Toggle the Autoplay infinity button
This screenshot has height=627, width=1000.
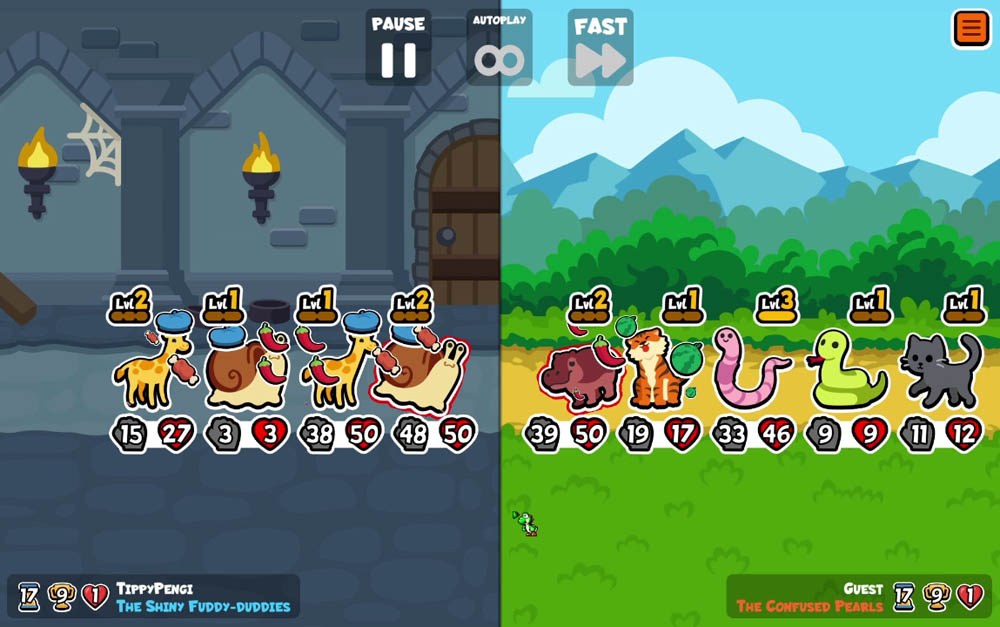point(499,50)
